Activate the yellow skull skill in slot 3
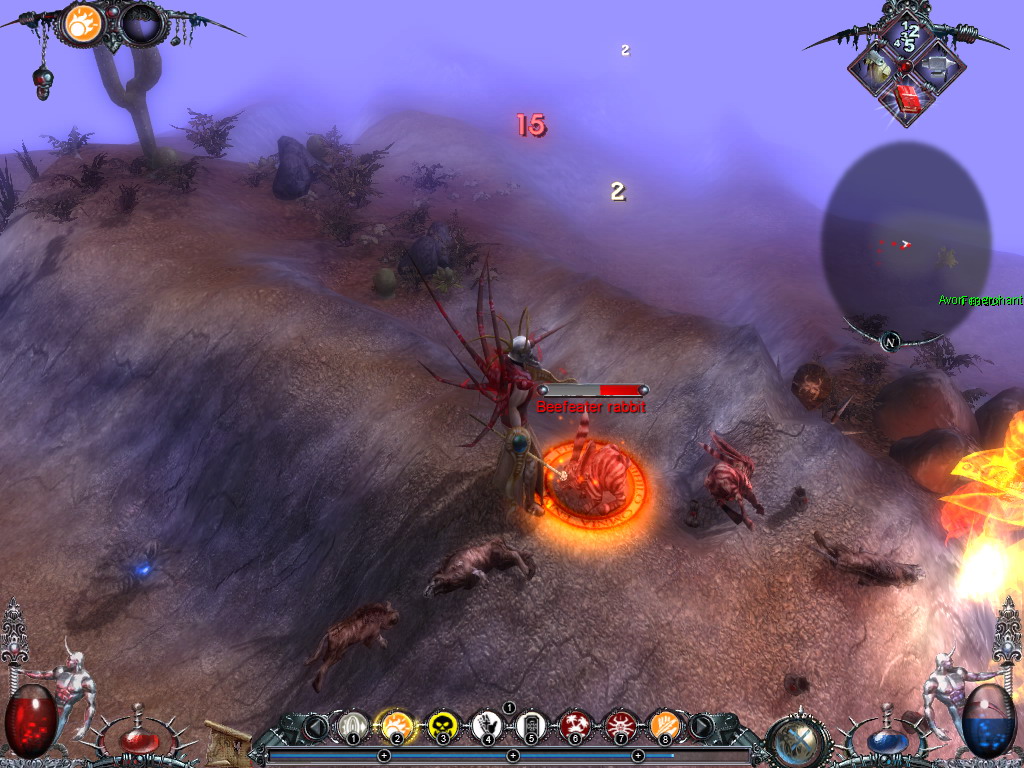1024x768 pixels. point(442,725)
